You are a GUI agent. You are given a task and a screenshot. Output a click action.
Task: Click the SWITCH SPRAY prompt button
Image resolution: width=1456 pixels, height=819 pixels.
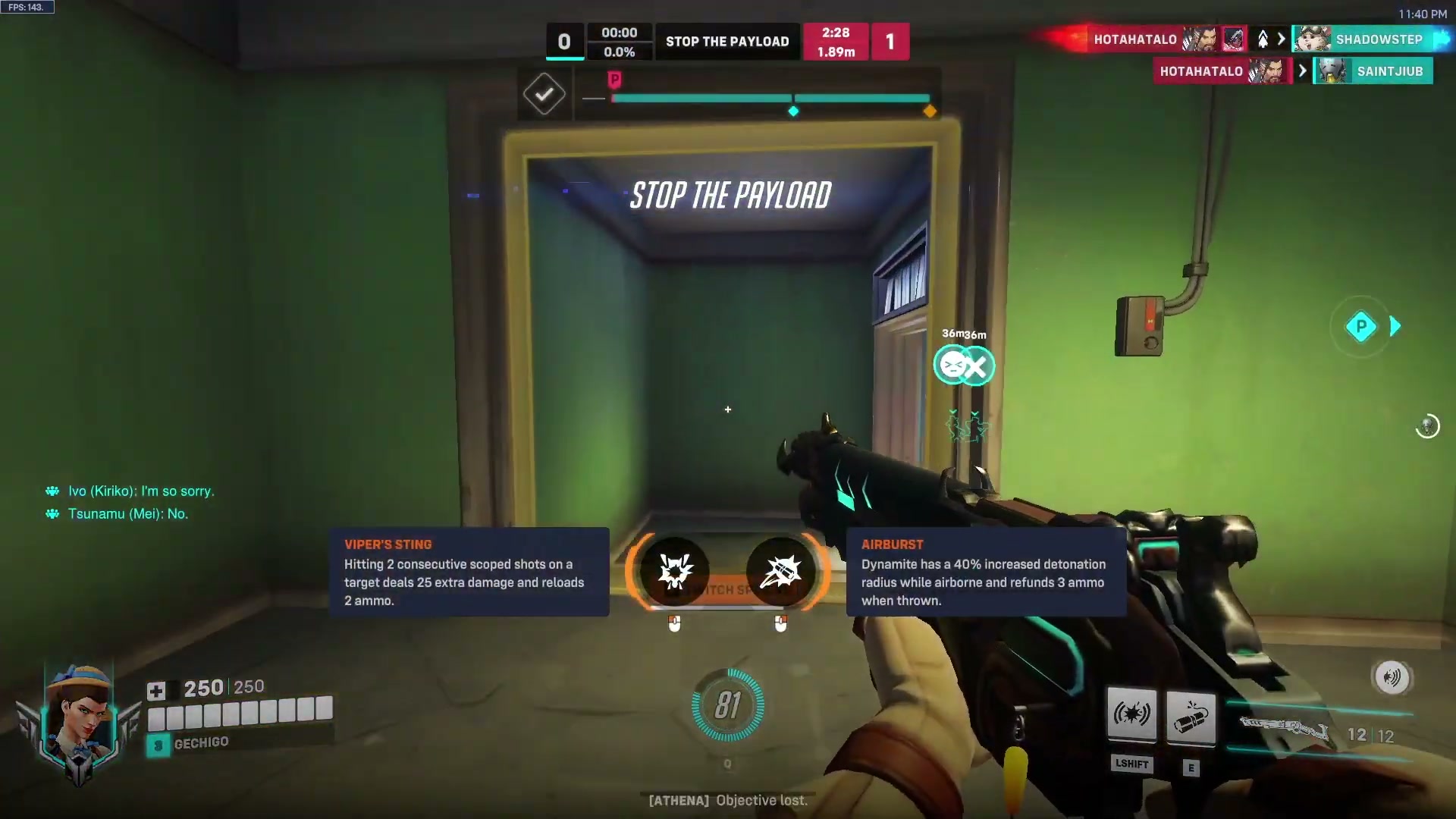[x=726, y=590]
